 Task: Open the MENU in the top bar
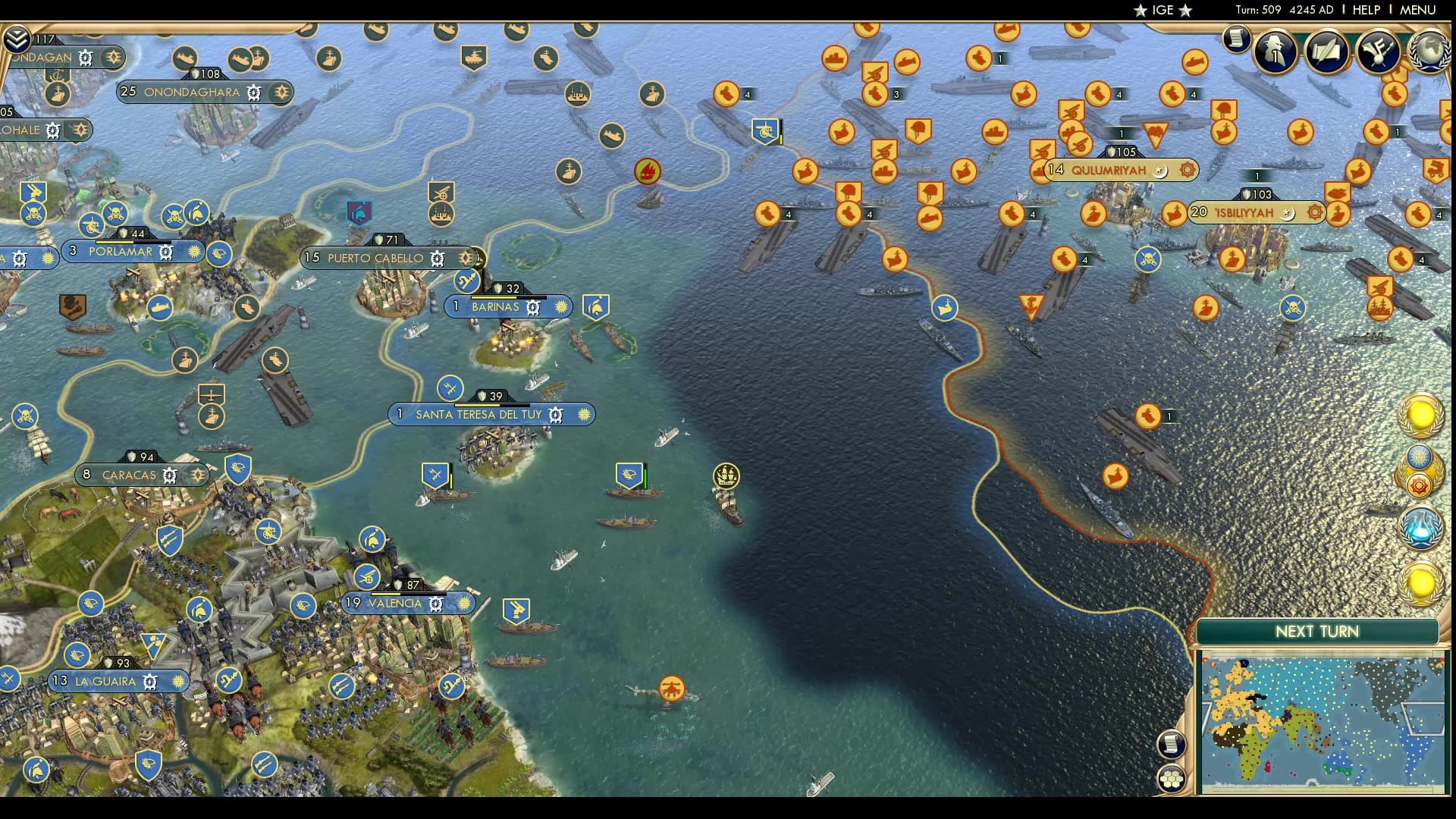coord(1417,10)
